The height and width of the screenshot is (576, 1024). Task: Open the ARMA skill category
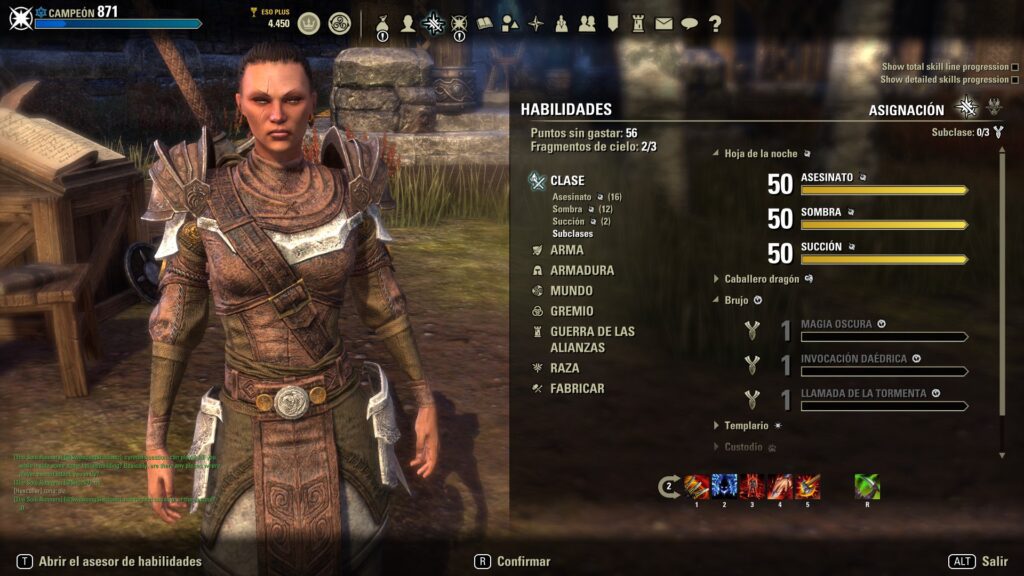[566, 250]
